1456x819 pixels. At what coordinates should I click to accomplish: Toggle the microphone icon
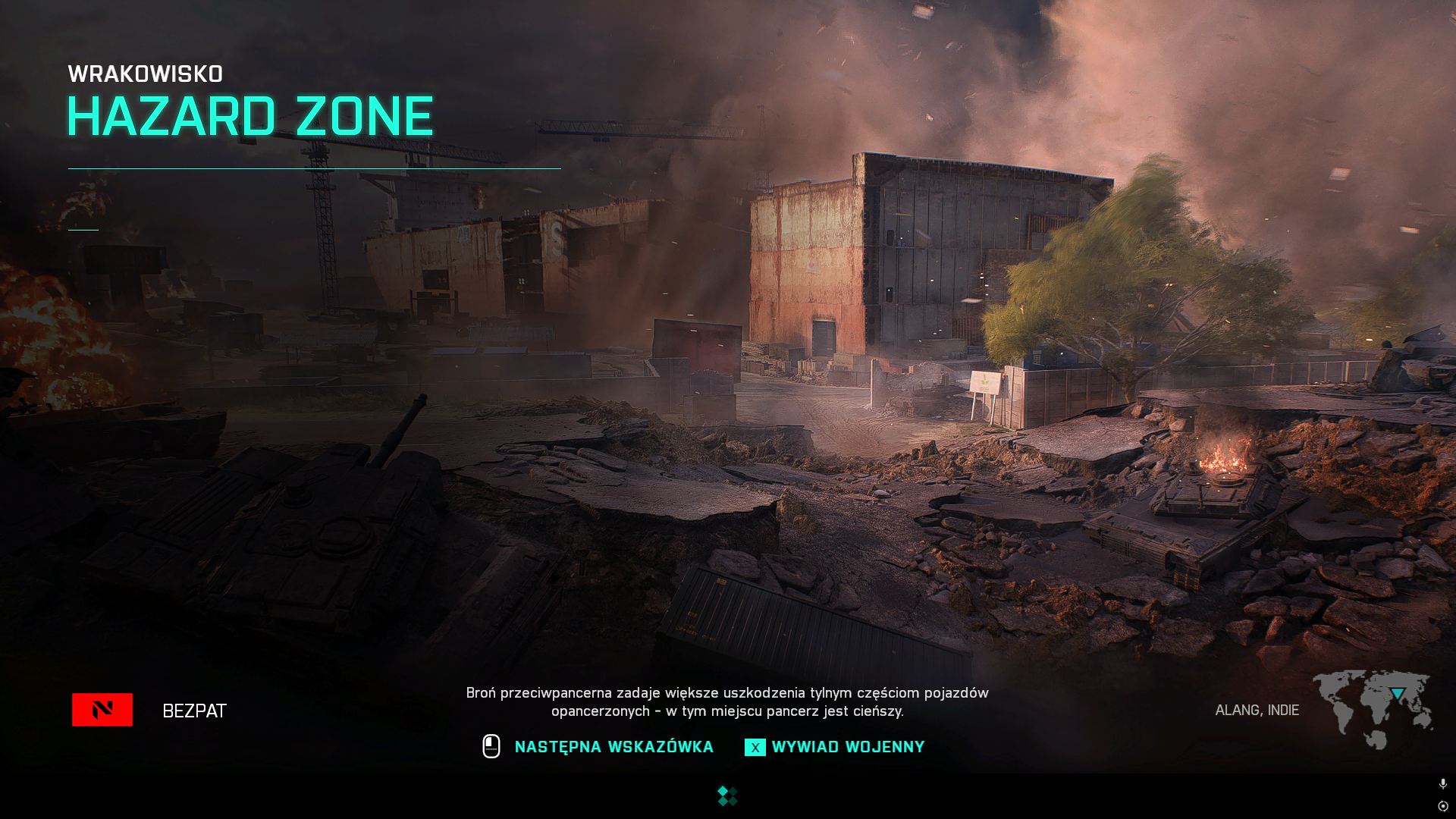click(1442, 783)
